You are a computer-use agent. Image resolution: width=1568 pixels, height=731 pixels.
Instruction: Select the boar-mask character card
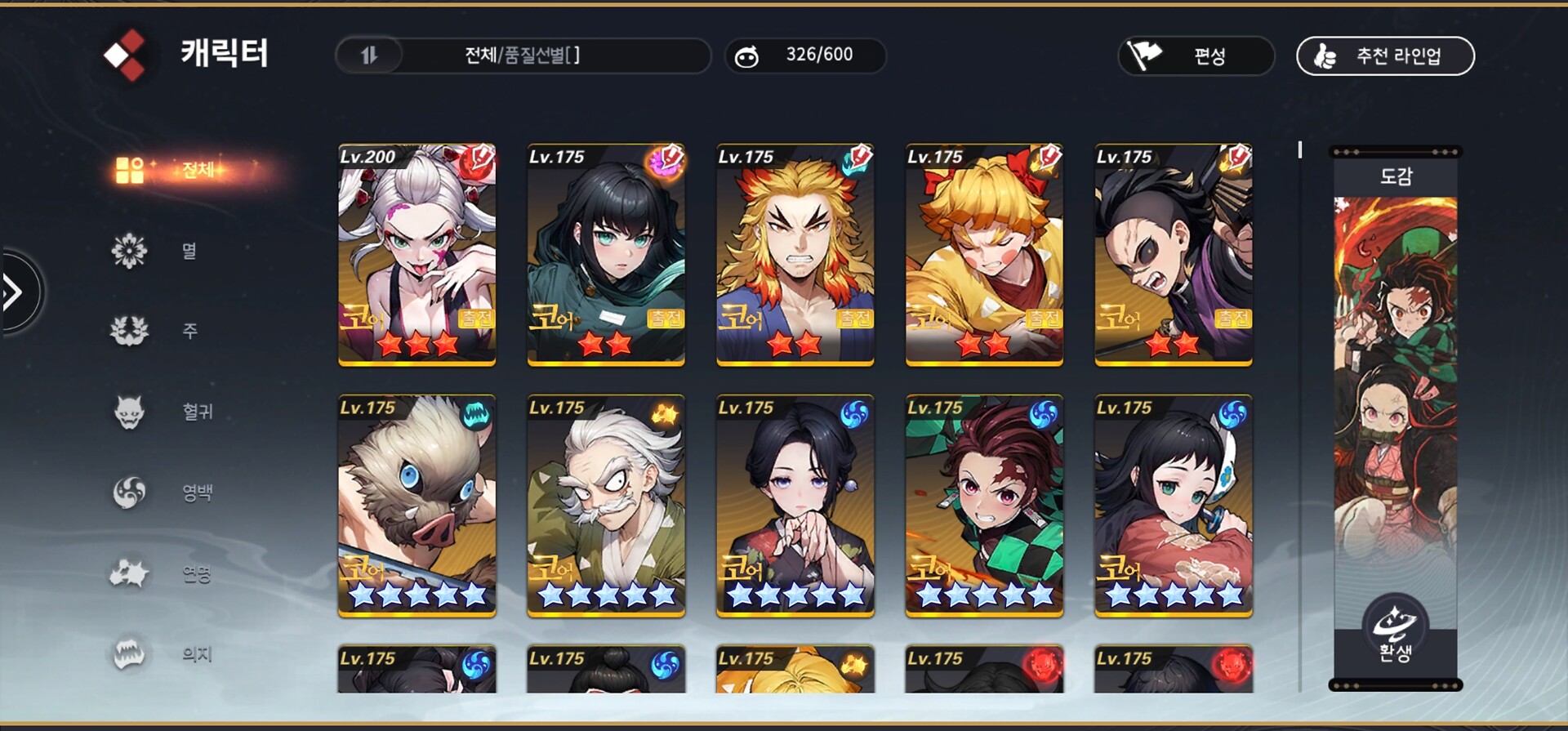[x=416, y=506]
